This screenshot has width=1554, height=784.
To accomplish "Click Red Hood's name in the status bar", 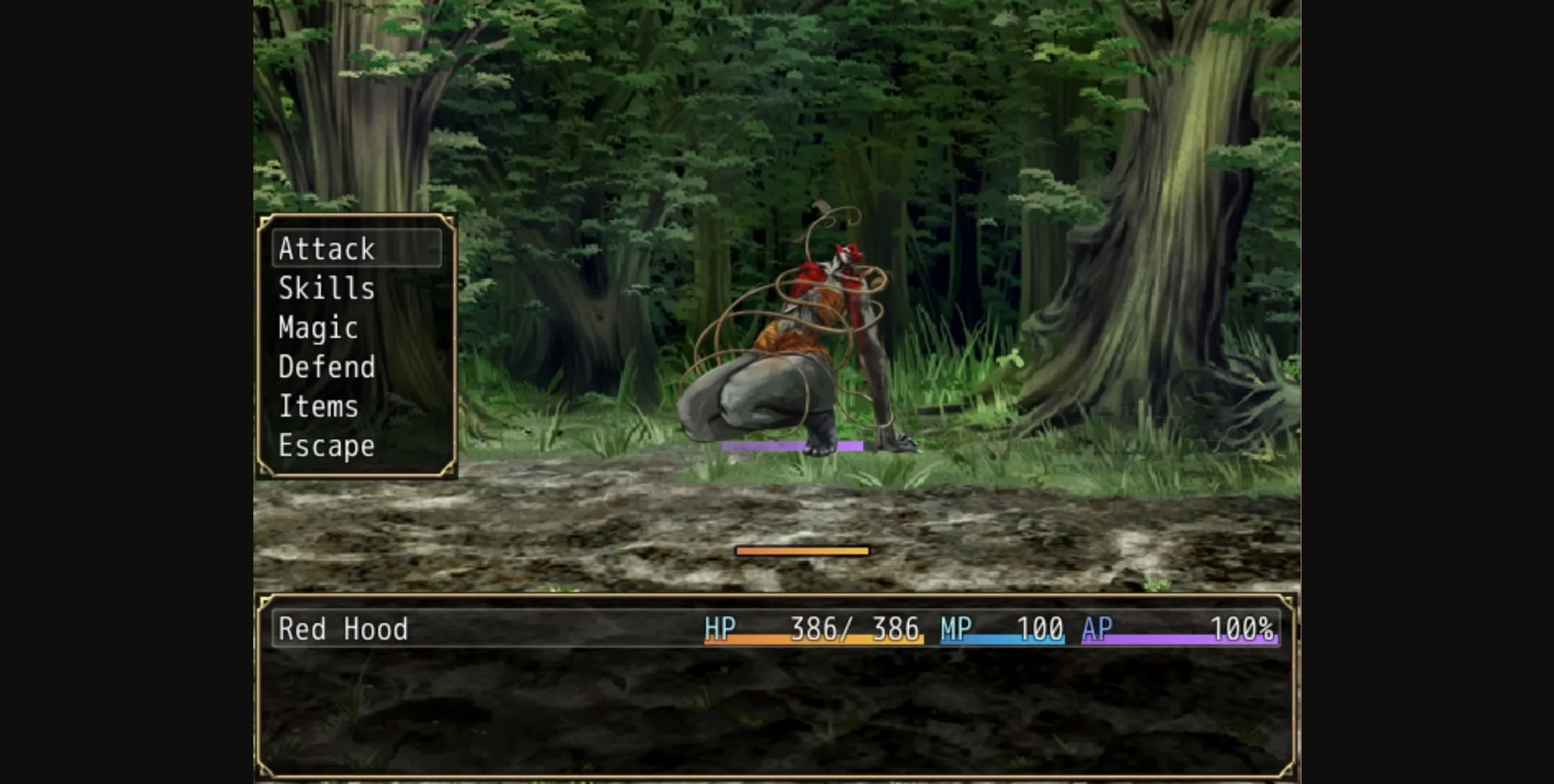I will point(342,629).
